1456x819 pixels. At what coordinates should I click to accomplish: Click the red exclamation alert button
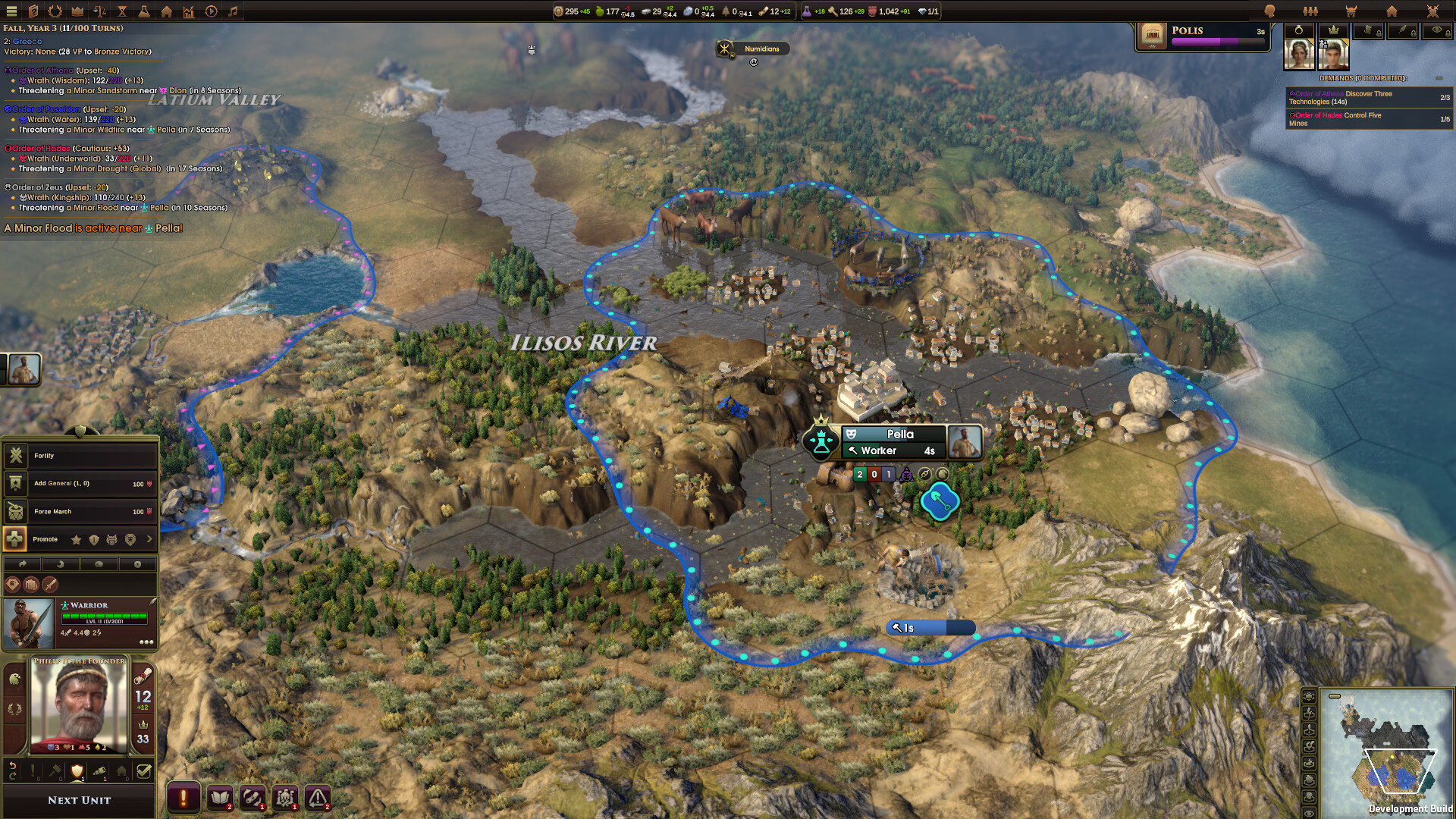click(x=183, y=797)
